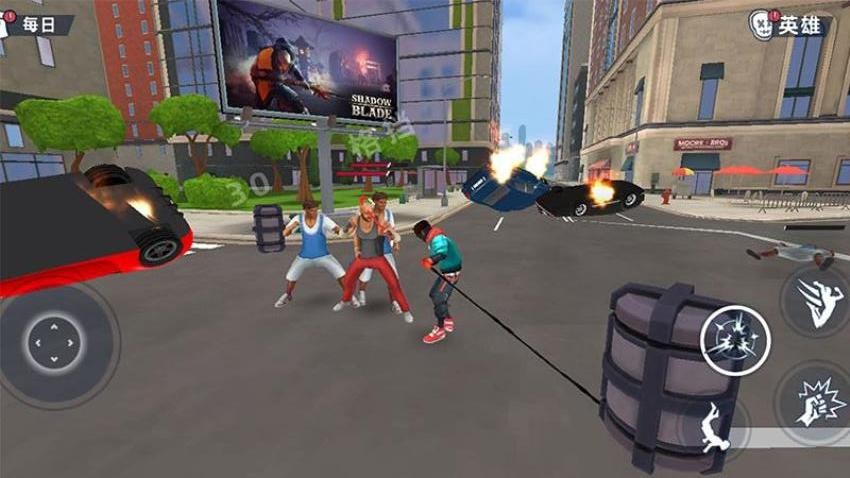Trigger the punch attack button
The height and width of the screenshot is (478, 850).
point(817,401)
